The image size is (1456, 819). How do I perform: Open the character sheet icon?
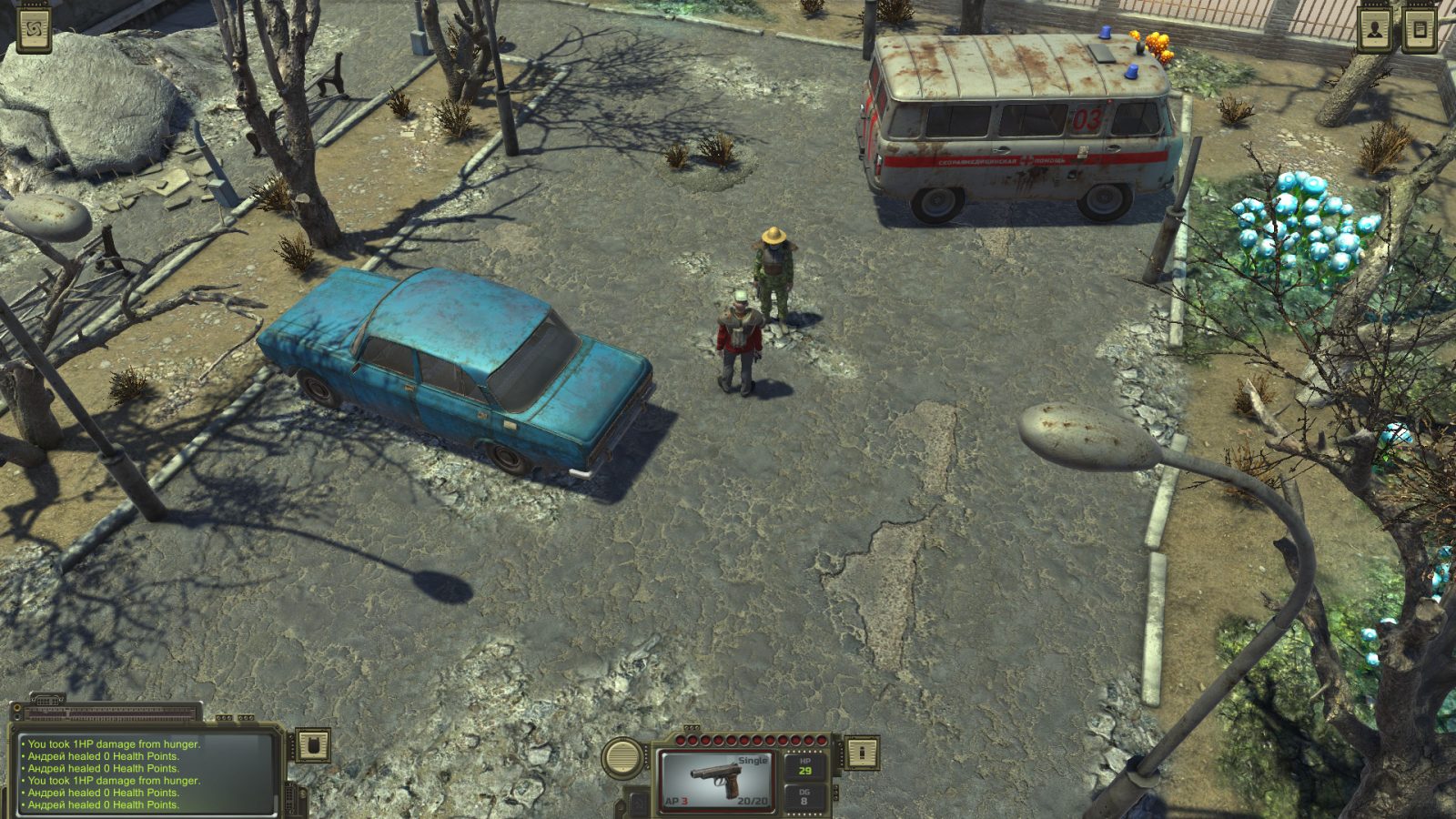pos(1377,27)
